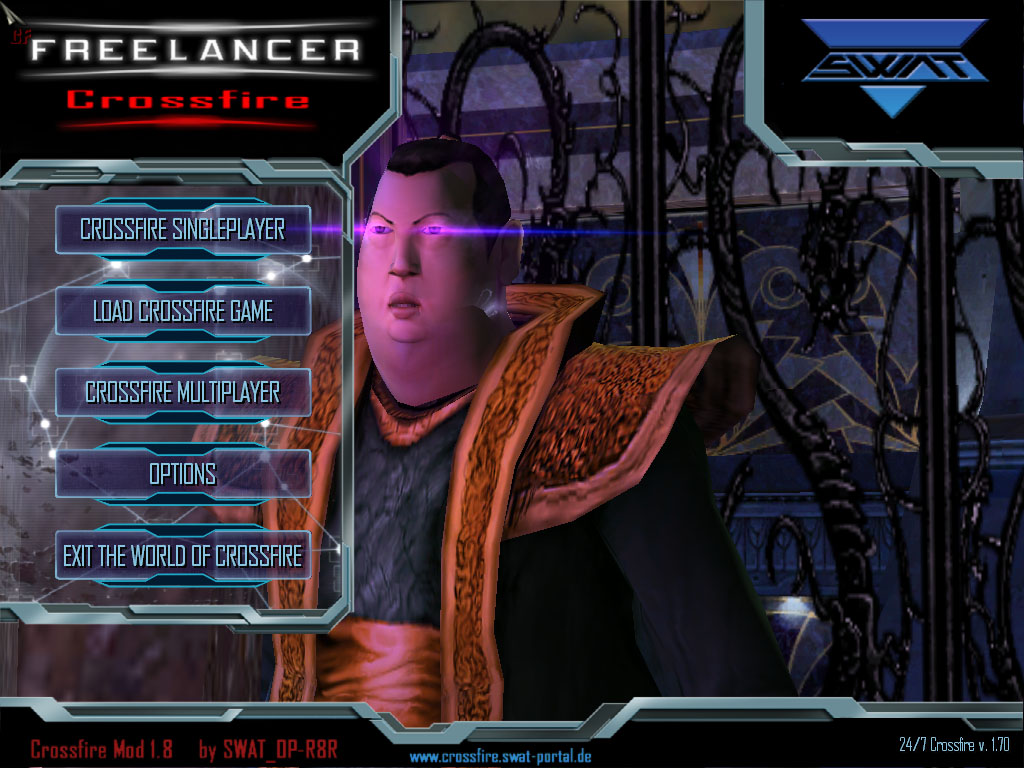Image resolution: width=1024 pixels, height=768 pixels.
Task: Open the Options menu
Action: [182, 473]
